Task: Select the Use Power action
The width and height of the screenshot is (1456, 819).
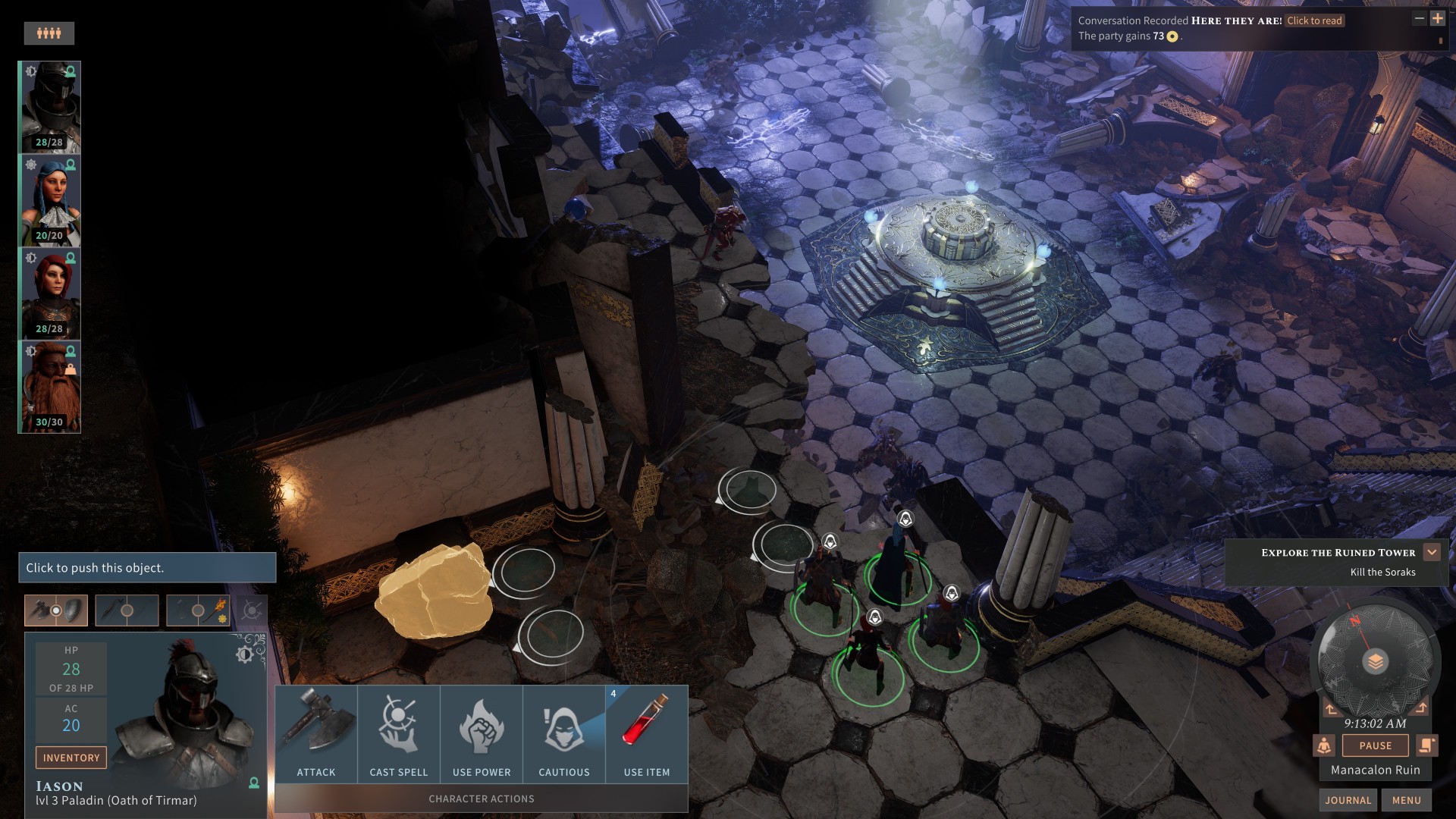Action: point(482,734)
